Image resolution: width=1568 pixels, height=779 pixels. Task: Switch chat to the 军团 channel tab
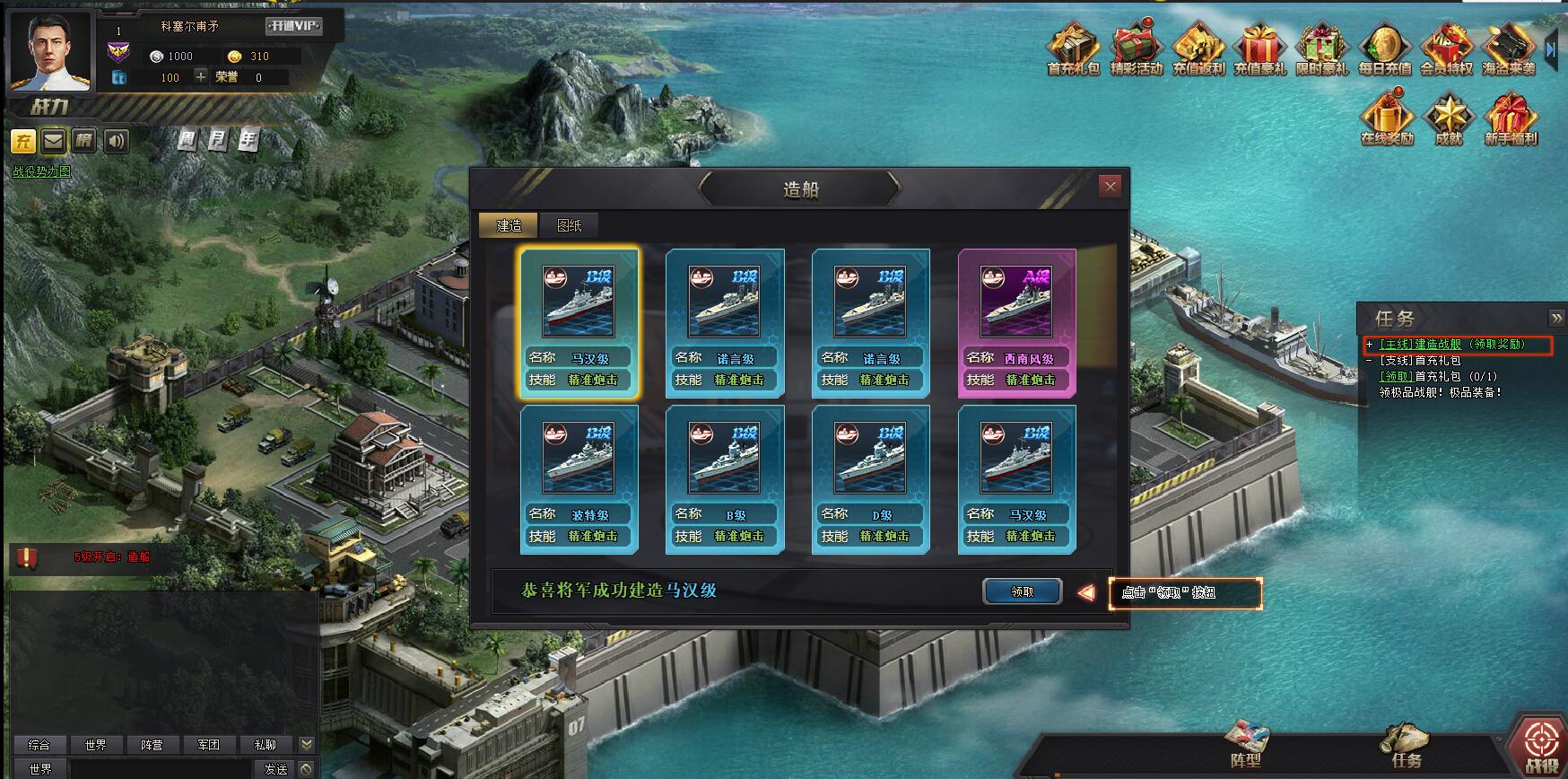coord(208,745)
